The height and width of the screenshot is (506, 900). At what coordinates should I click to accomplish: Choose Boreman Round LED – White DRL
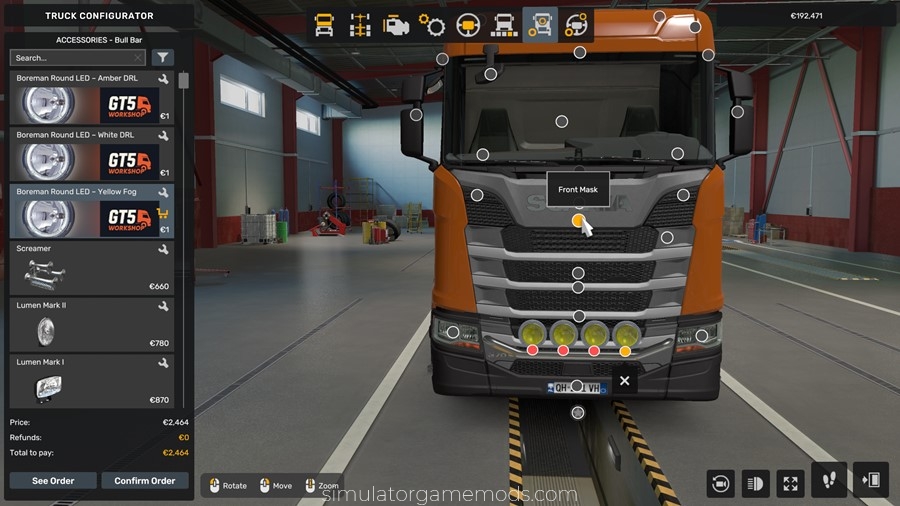90,154
